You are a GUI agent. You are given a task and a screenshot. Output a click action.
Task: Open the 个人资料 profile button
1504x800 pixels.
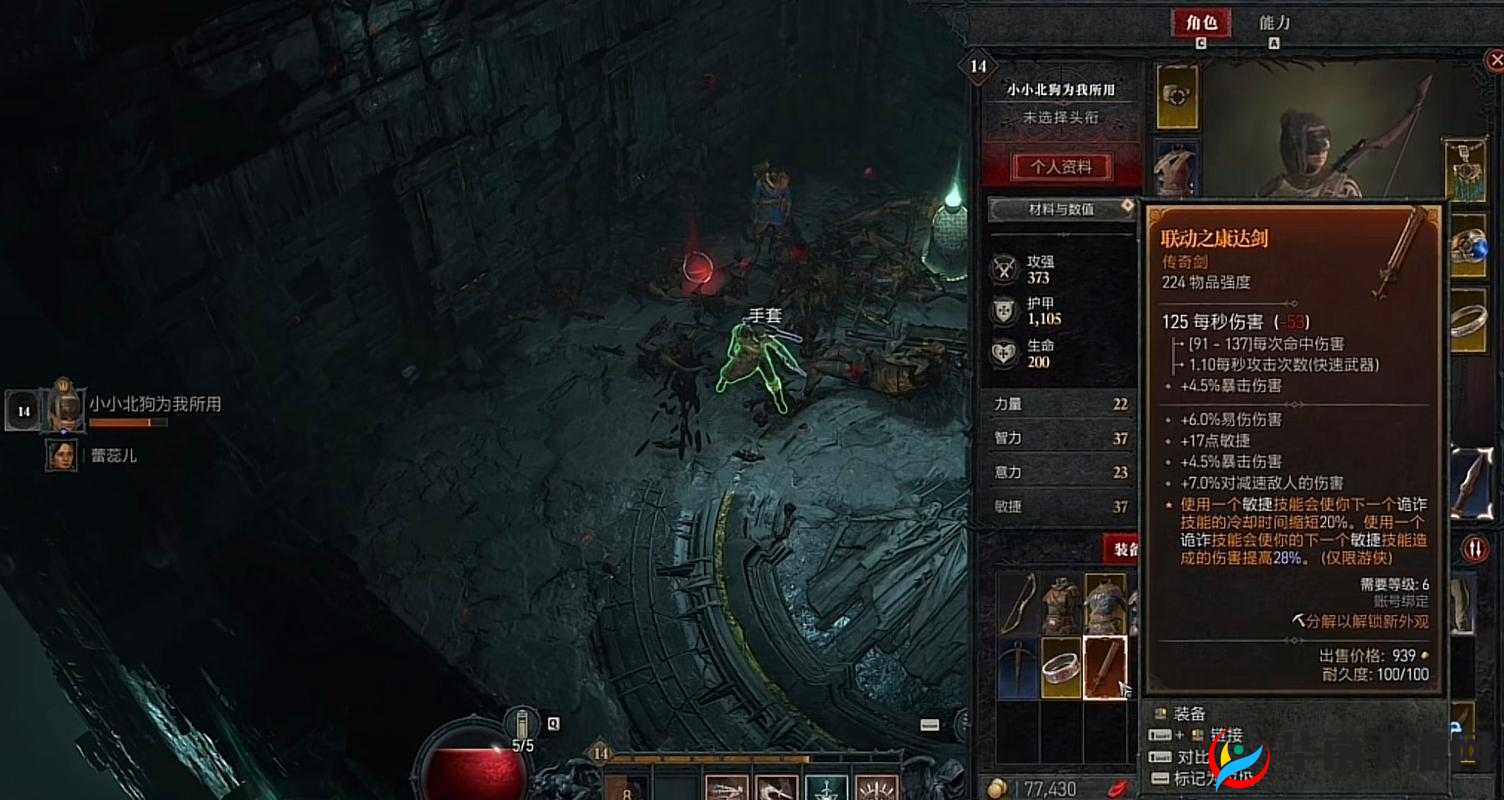pyautogui.click(x=1061, y=167)
